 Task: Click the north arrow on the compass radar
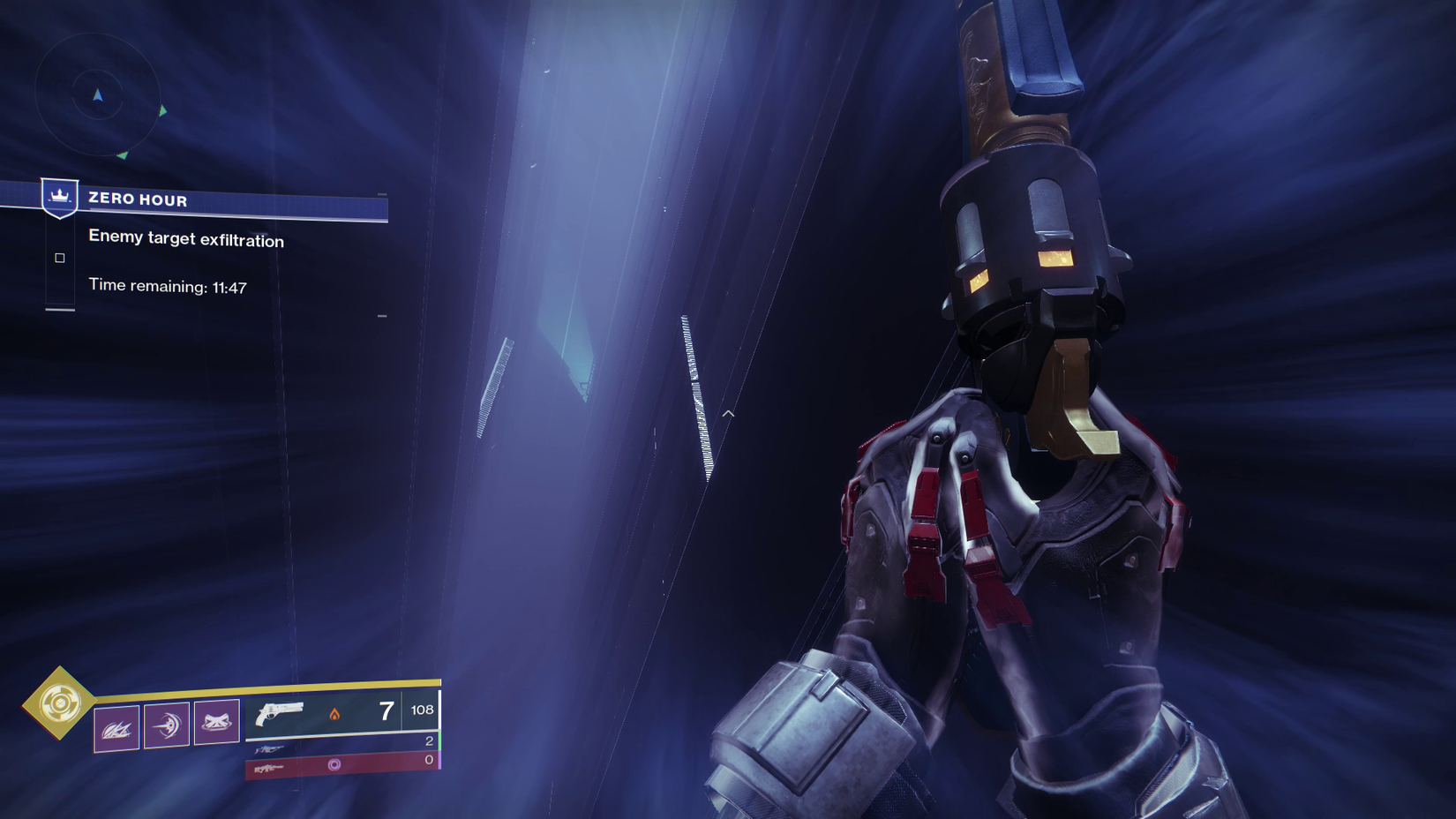click(x=98, y=95)
